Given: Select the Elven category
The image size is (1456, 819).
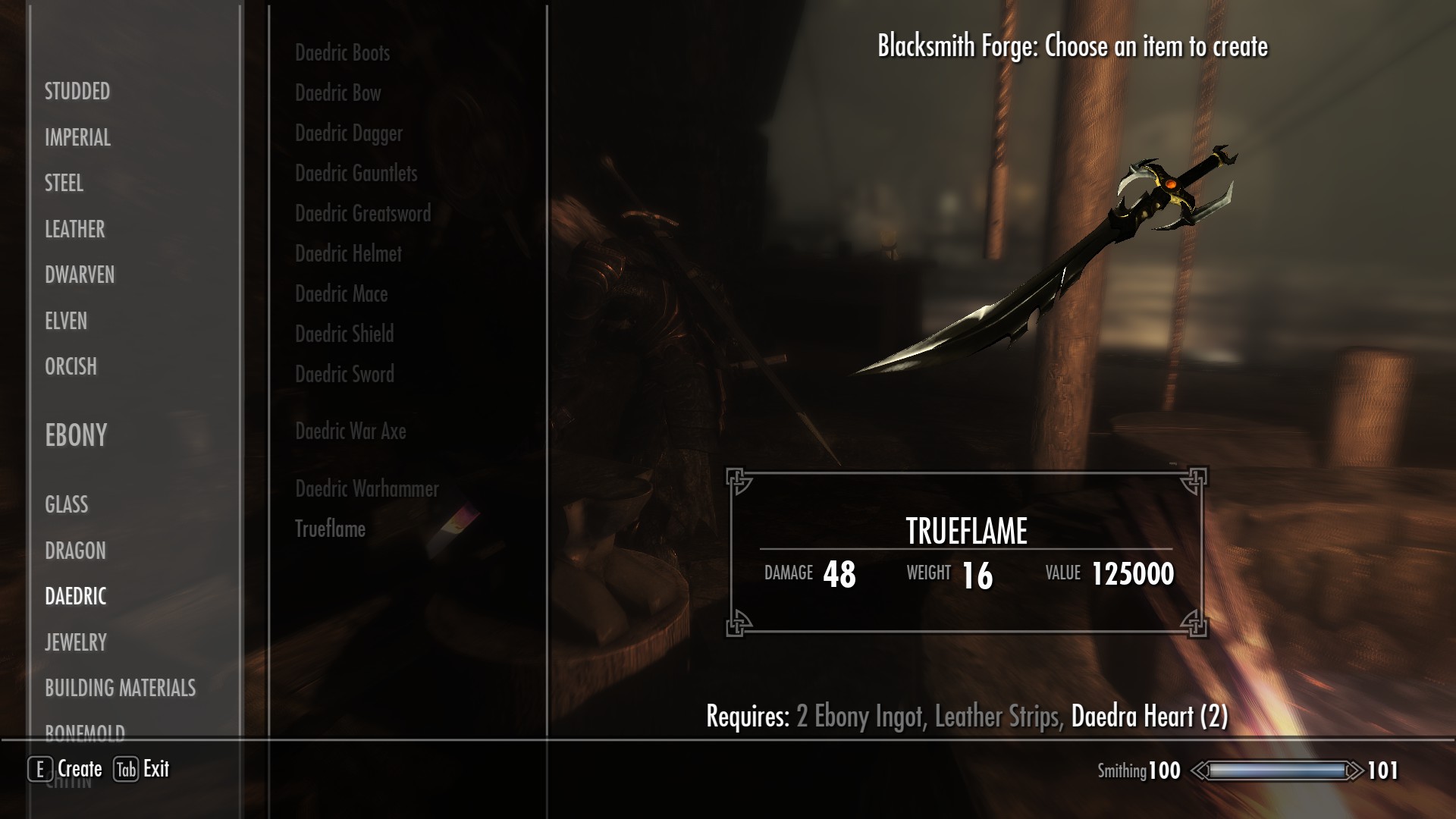Looking at the screenshot, I should point(66,321).
